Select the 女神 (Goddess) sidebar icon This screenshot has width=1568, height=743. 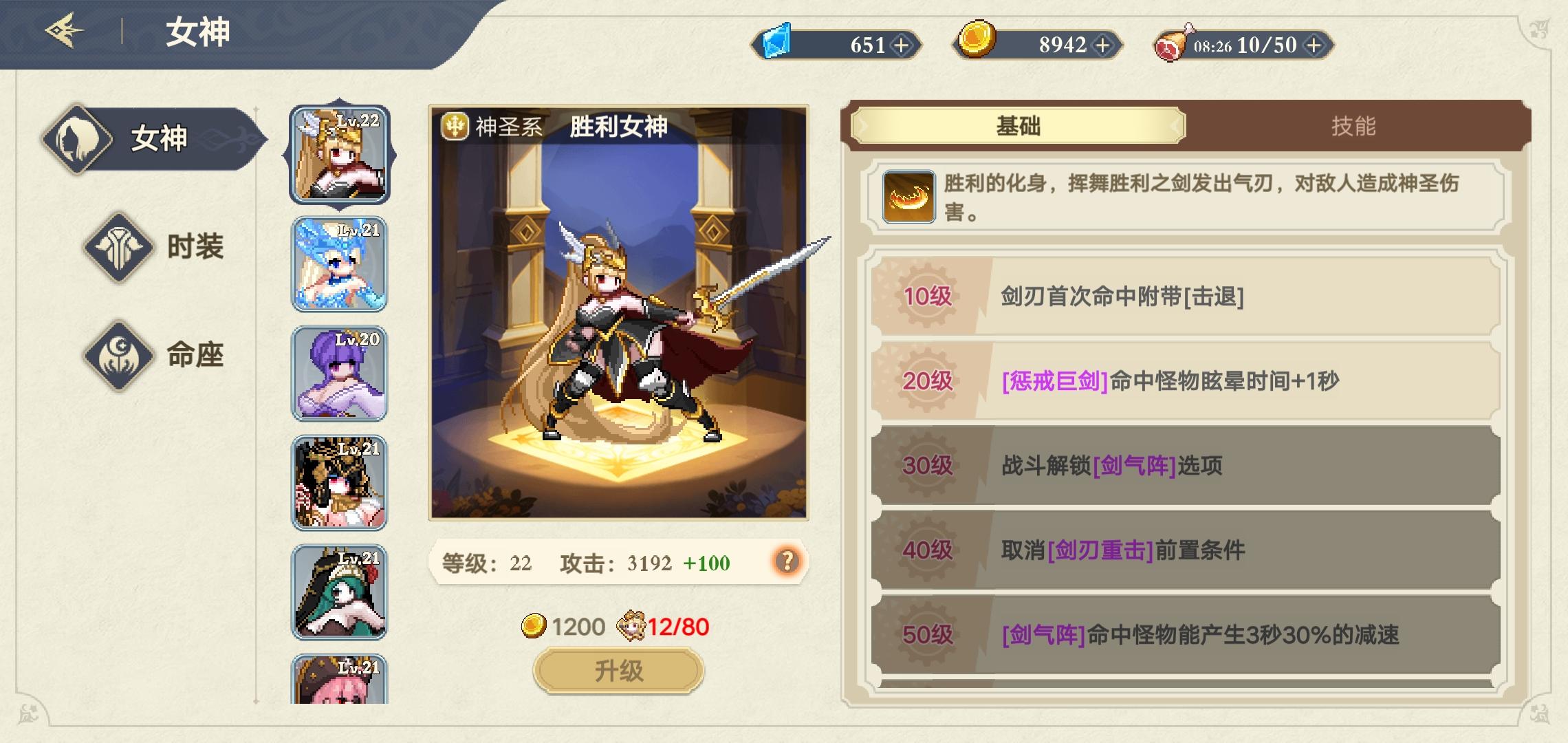point(78,139)
